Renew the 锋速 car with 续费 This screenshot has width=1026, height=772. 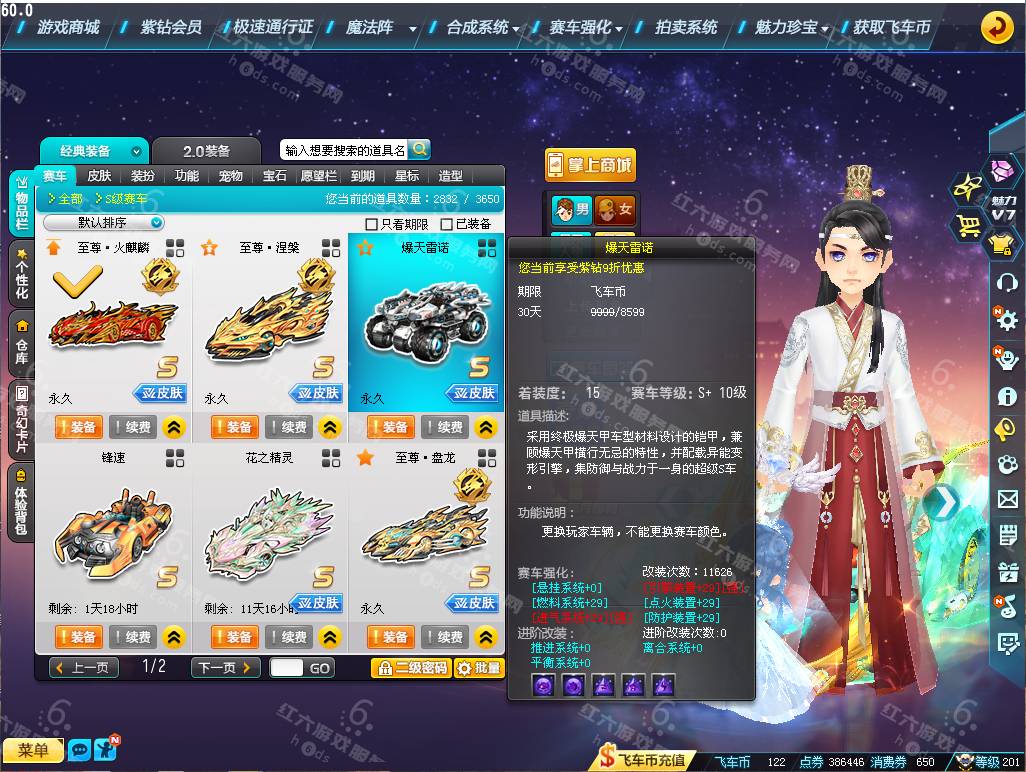[133, 637]
